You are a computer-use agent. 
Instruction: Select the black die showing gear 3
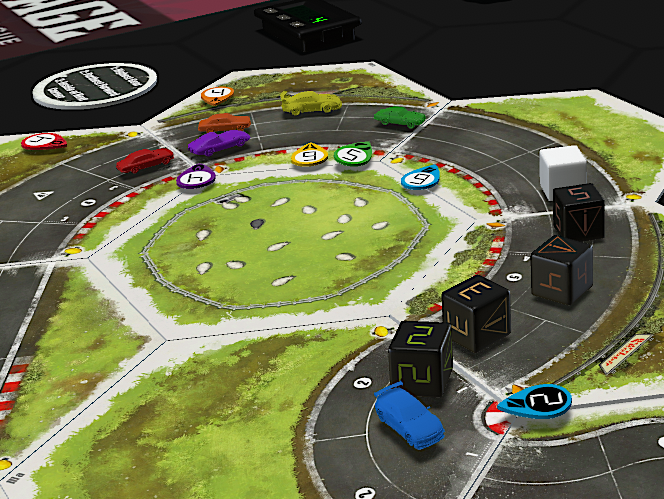[x=475, y=313]
